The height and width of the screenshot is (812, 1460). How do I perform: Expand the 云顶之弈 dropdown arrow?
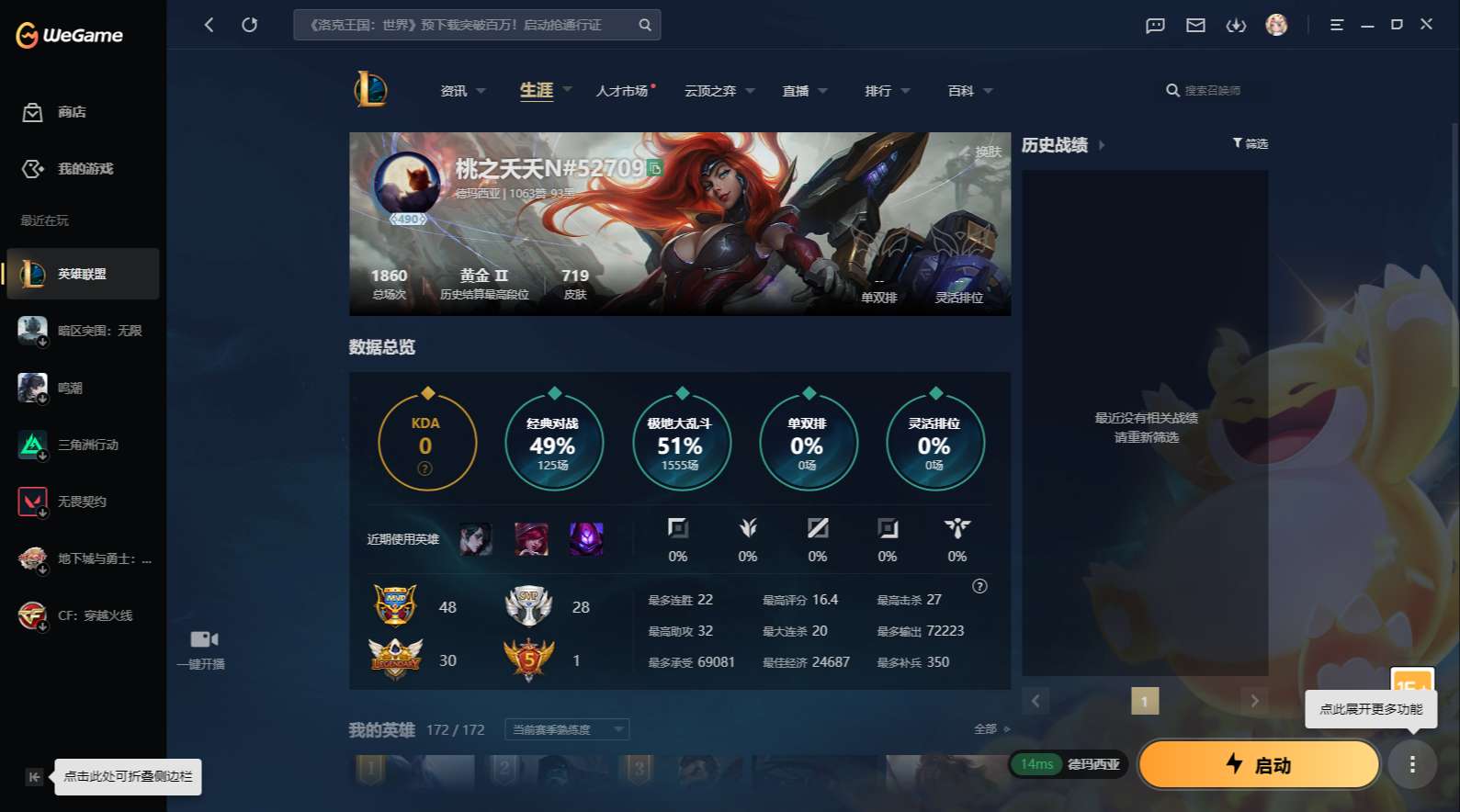pyautogui.click(x=750, y=90)
